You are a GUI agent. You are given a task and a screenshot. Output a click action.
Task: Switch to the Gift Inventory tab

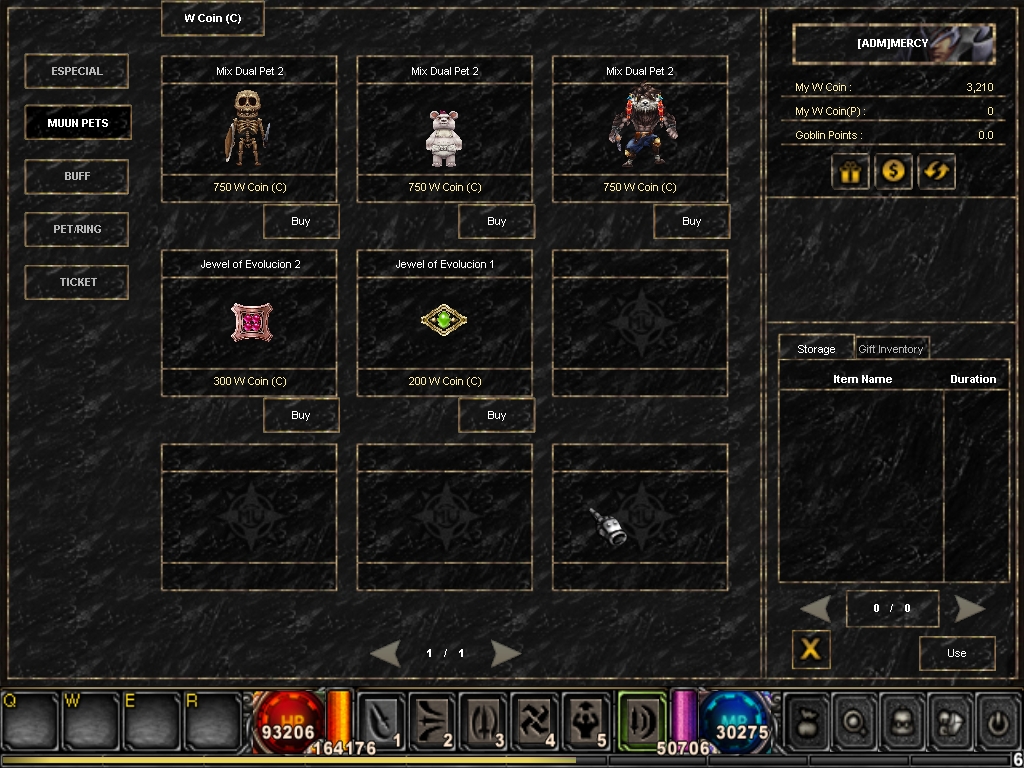890,349
